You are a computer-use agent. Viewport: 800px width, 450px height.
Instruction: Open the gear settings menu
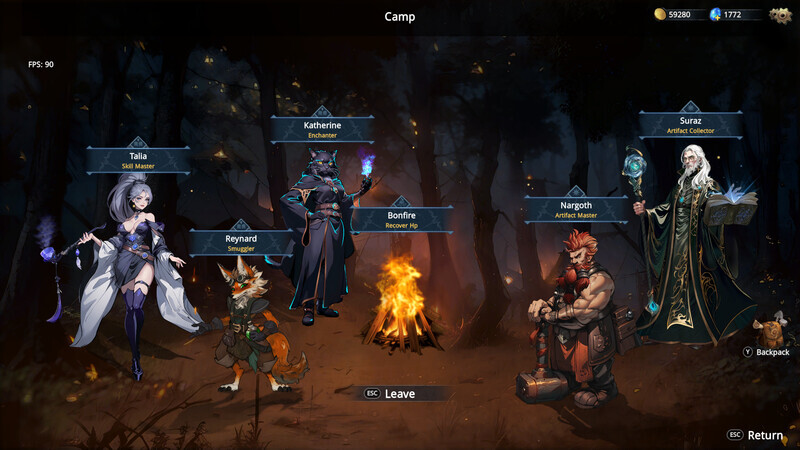point(779,15)
